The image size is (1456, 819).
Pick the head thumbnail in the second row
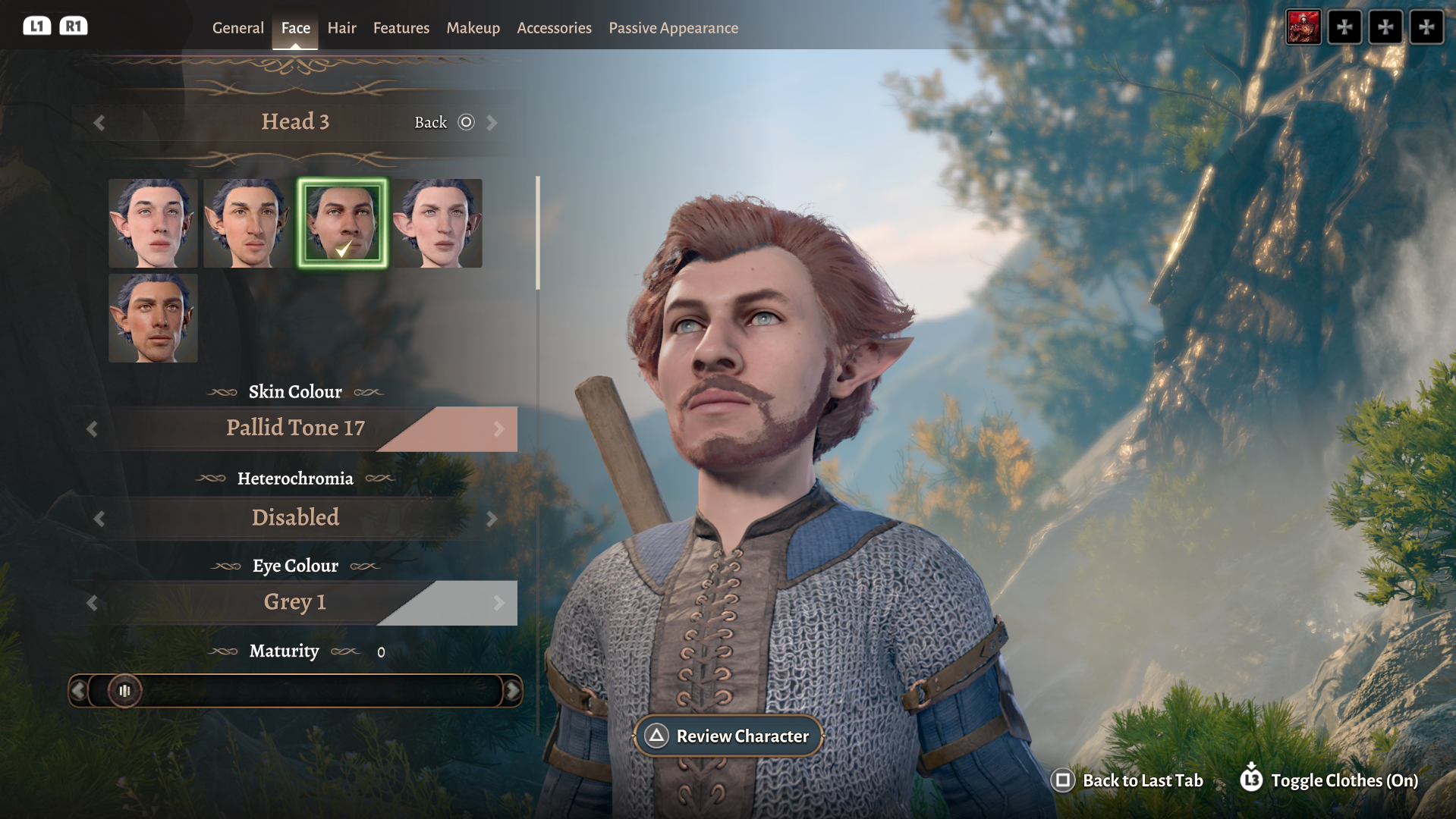coord(153,318)
